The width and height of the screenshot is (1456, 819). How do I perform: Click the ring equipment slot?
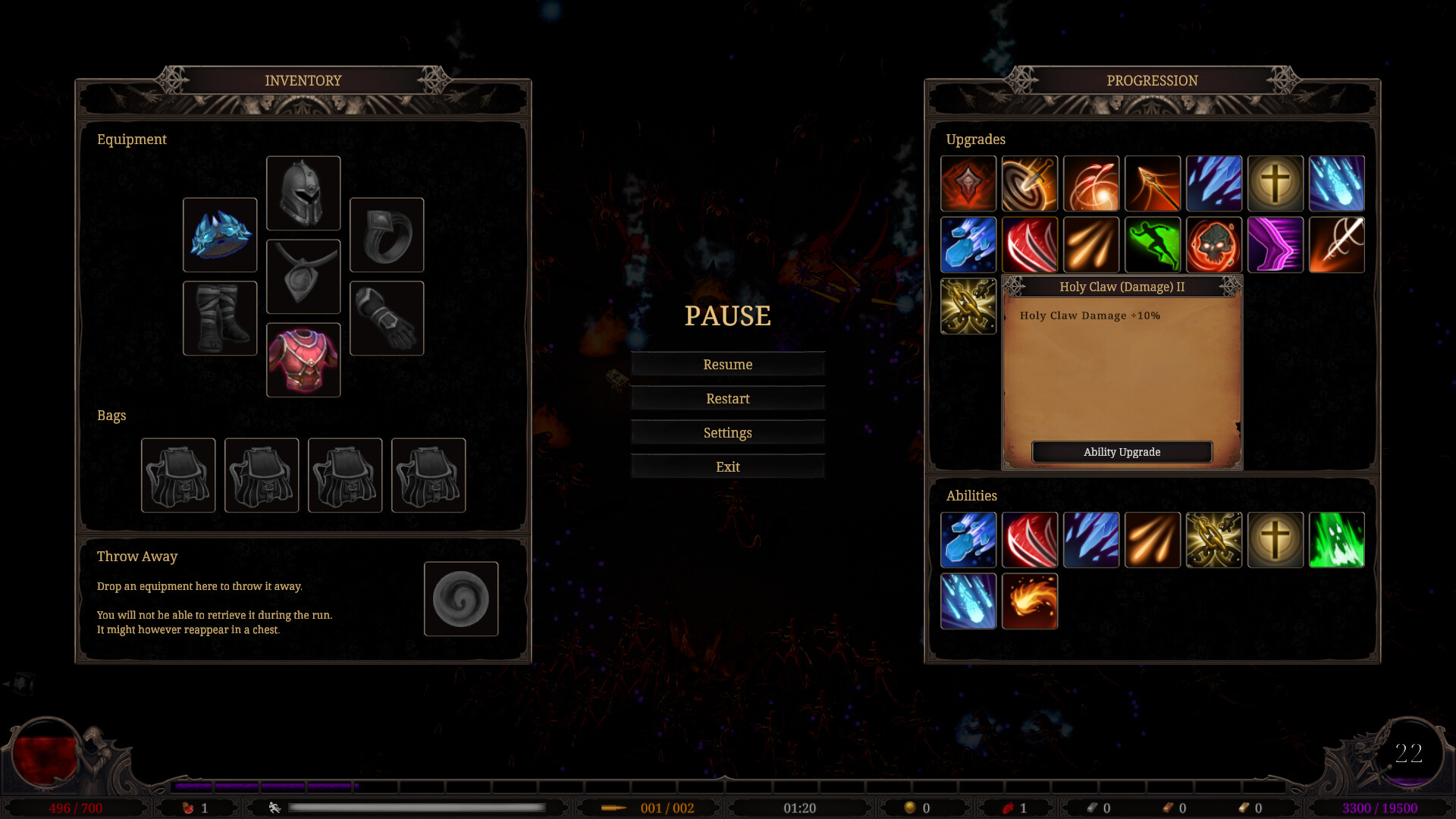(x=387, y=235)
